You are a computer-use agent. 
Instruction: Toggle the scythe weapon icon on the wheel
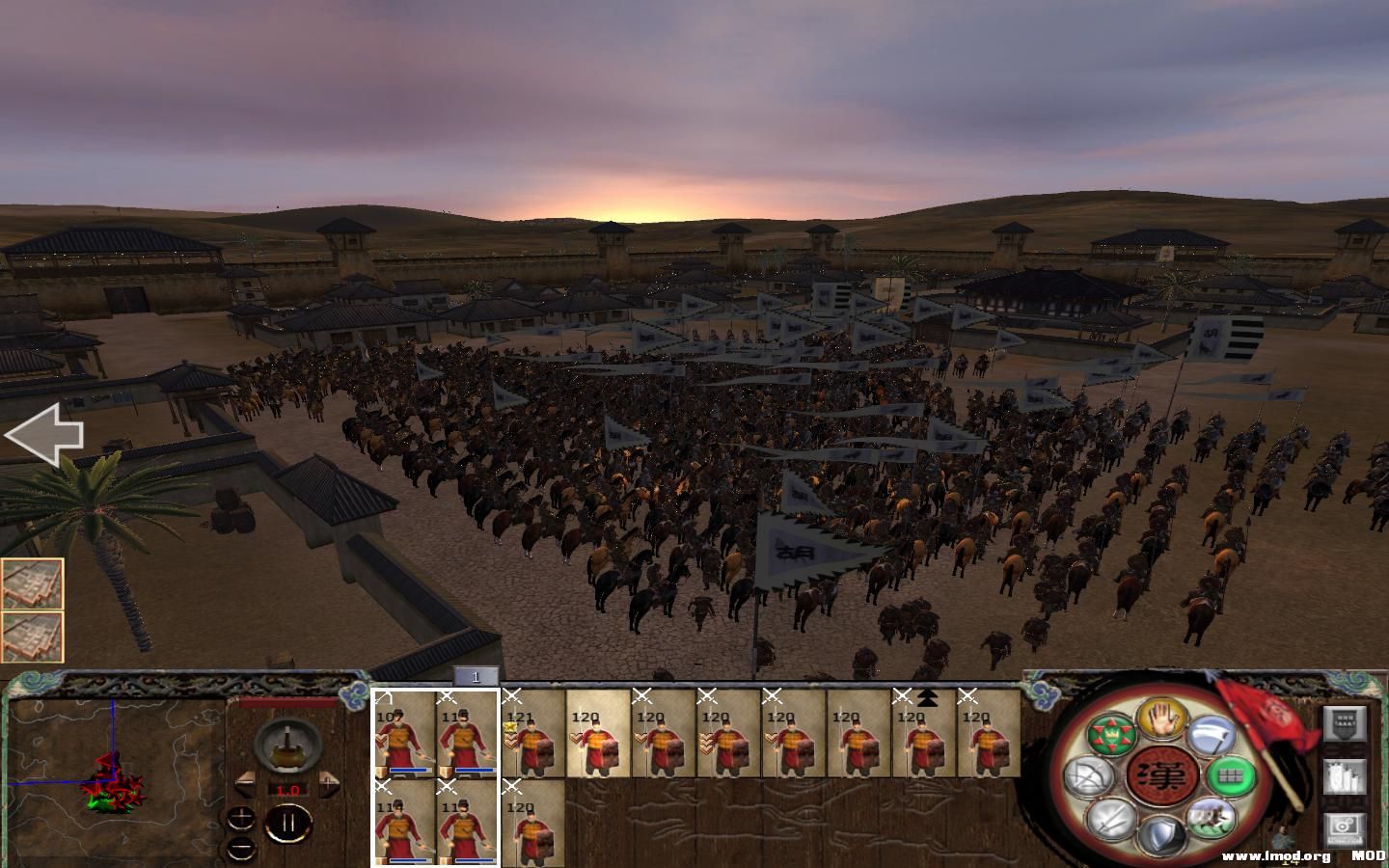1211,737
